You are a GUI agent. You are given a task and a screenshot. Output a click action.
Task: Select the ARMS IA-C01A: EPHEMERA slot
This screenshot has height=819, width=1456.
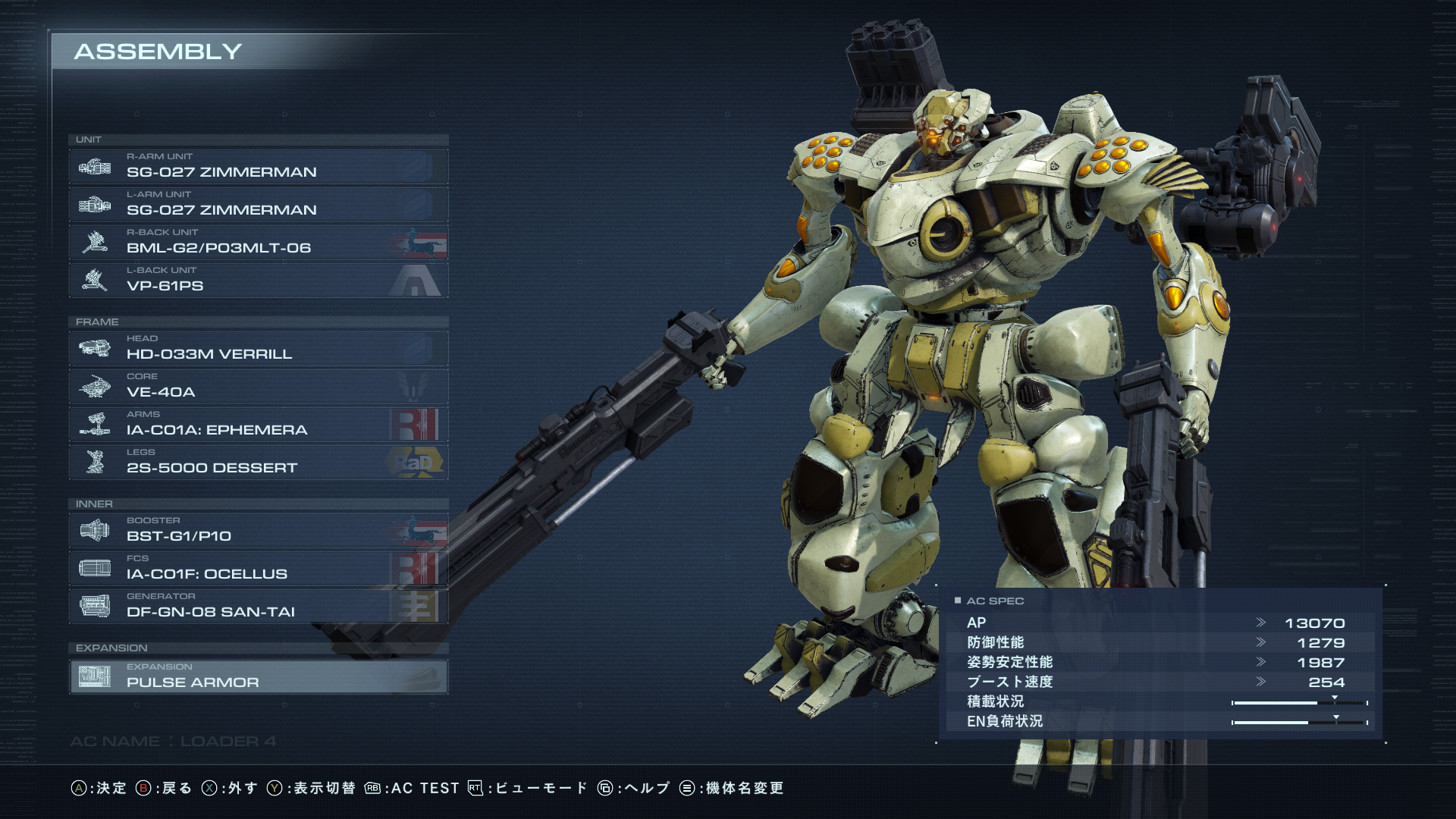coord(258,425)
